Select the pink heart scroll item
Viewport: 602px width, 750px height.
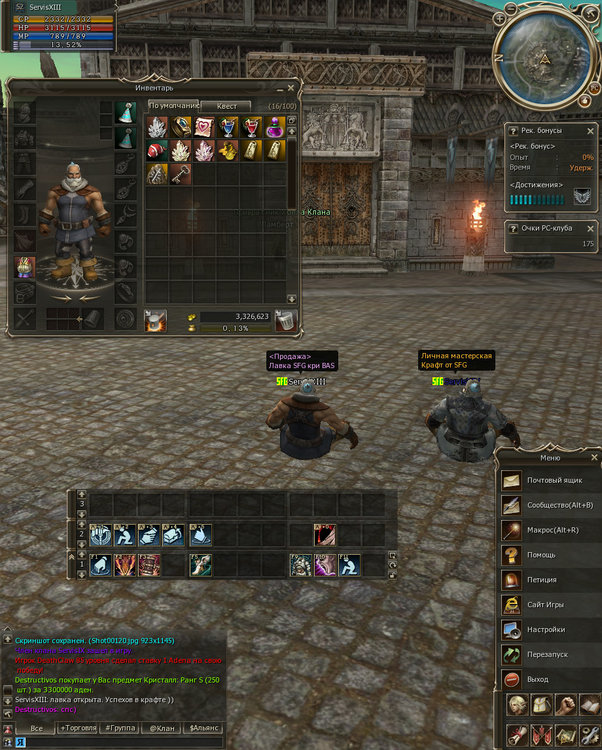coord(204,127)
